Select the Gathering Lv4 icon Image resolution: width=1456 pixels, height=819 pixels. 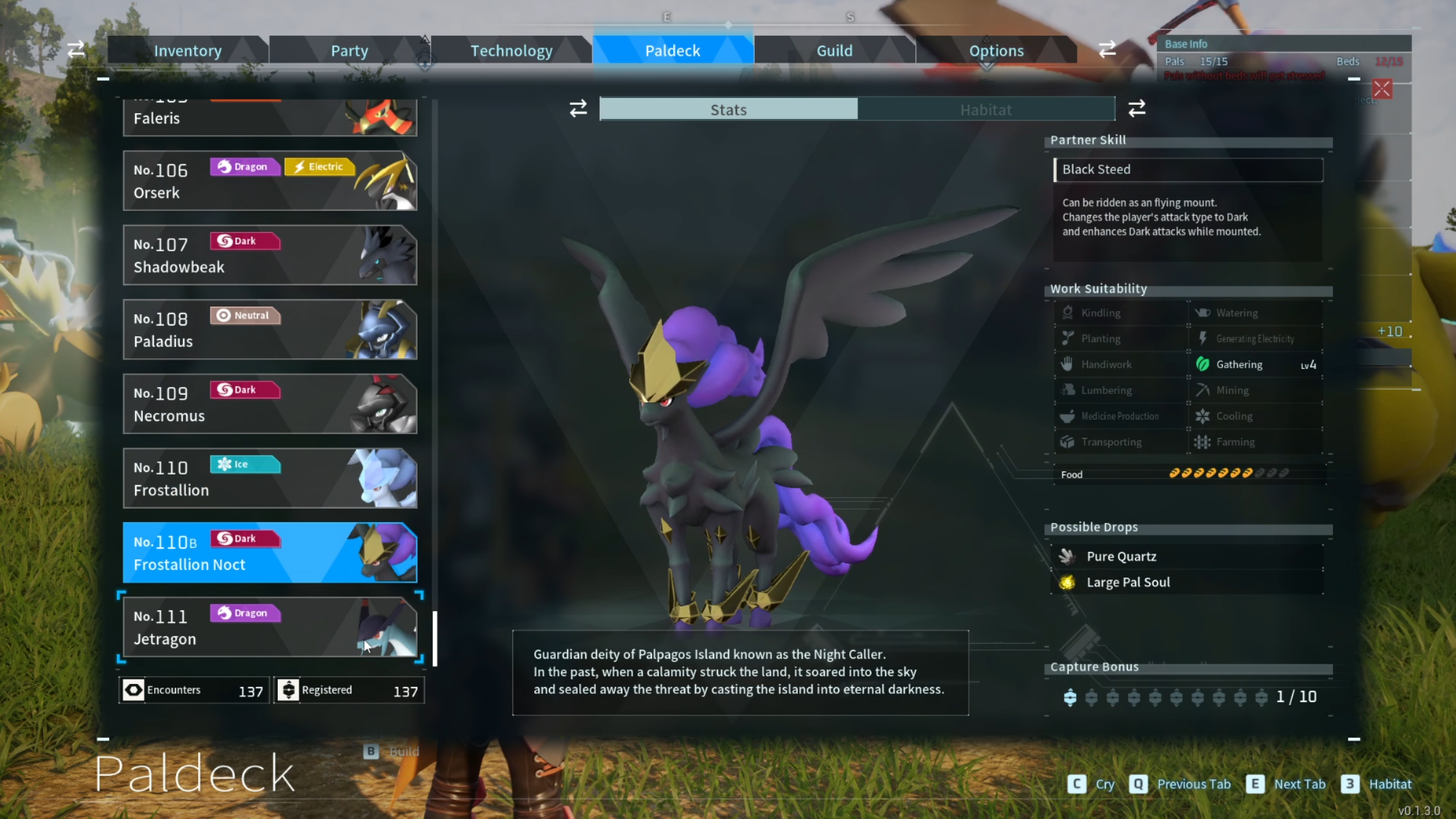click(x=1203, y=364)
